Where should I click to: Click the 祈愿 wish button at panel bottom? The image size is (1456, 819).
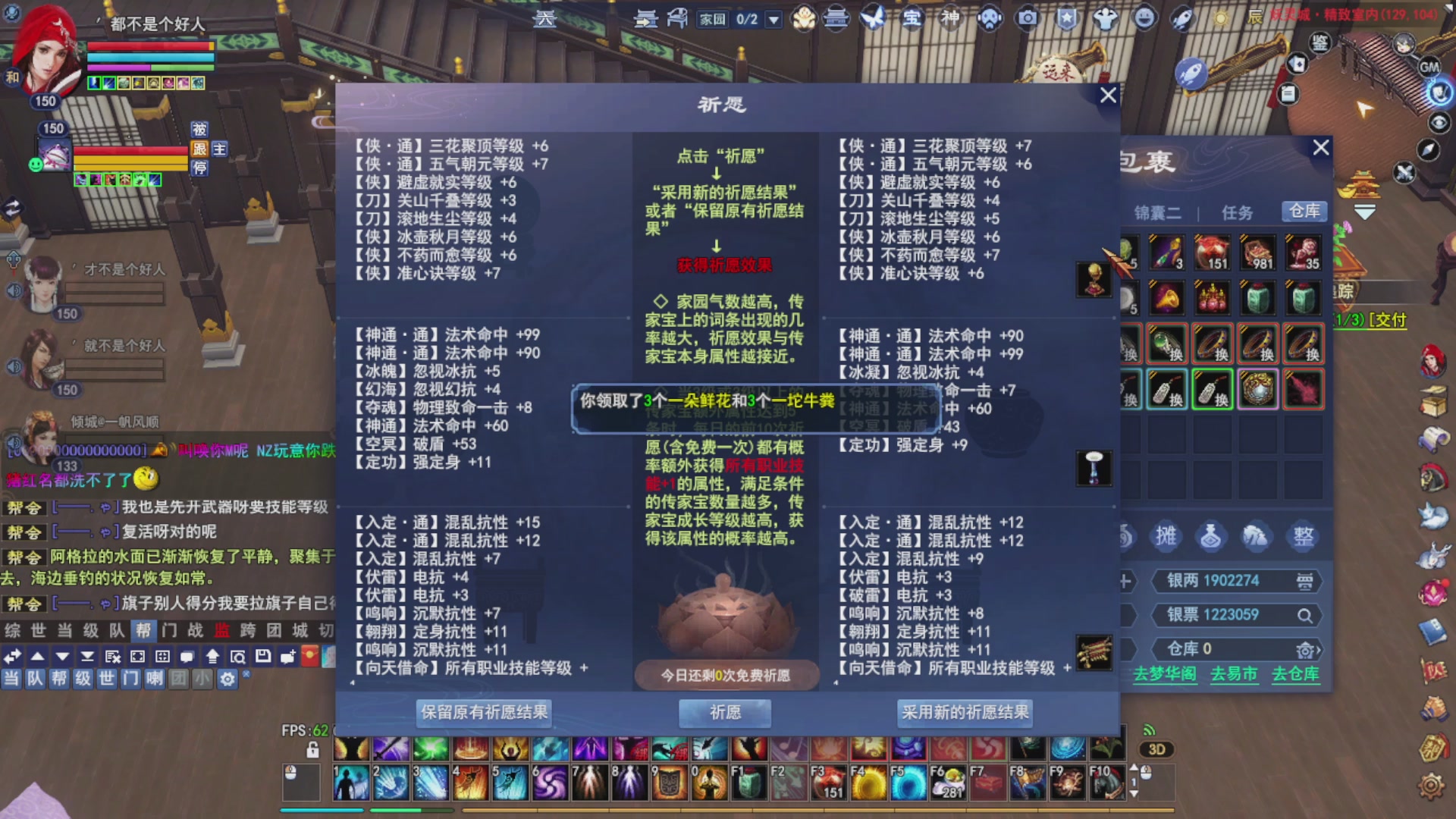tap(723, 713)
